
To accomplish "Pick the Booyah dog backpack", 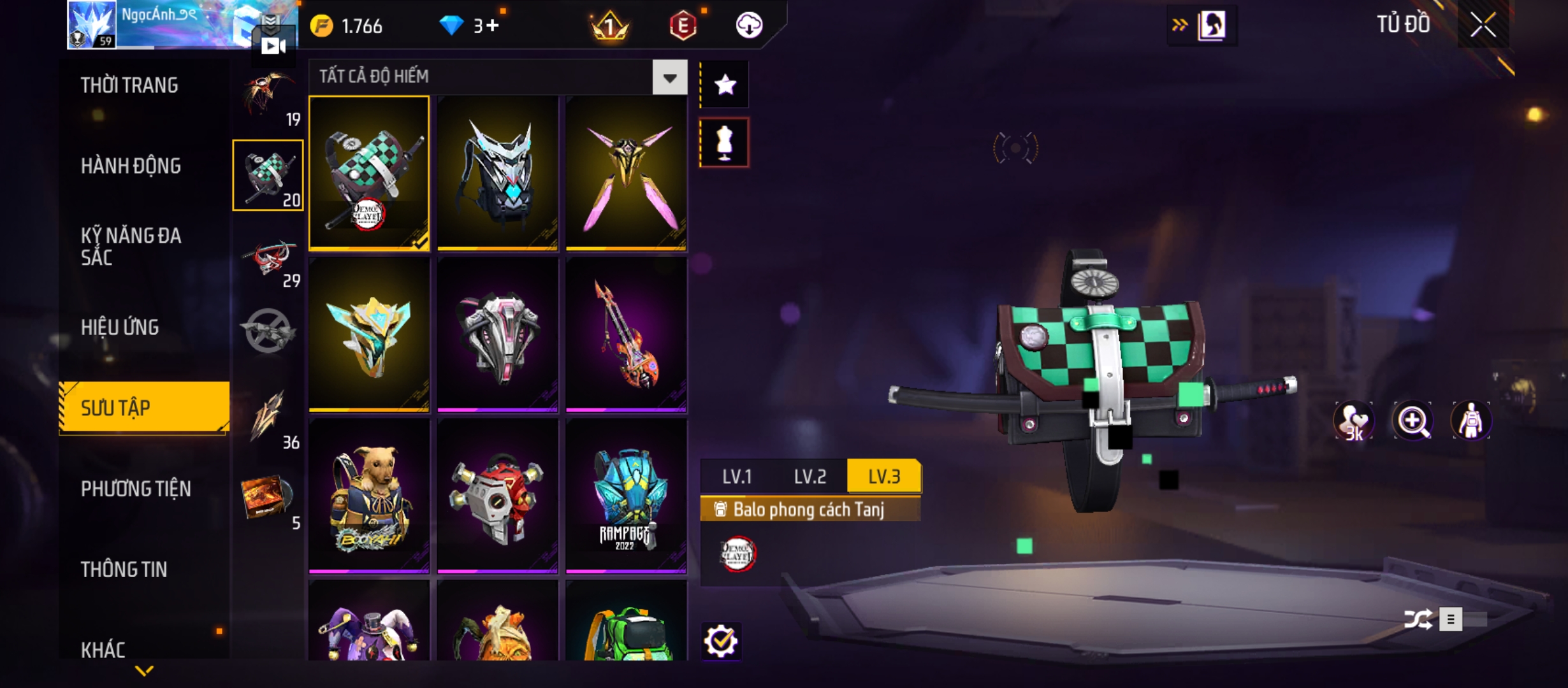I will coord(369,495).
